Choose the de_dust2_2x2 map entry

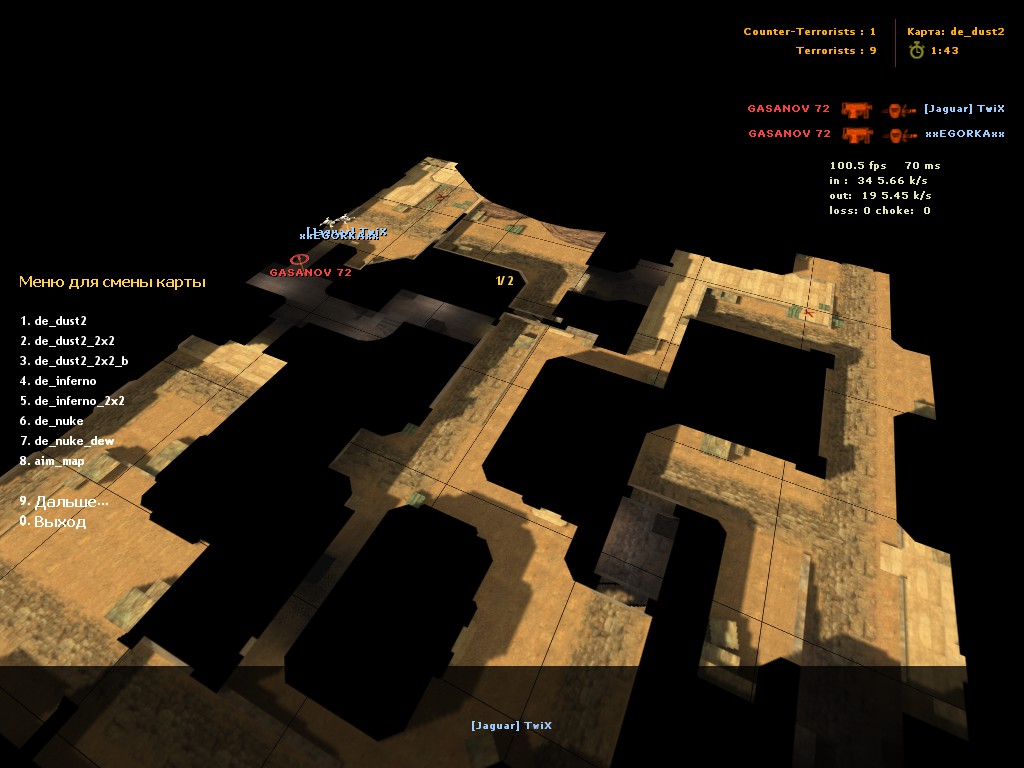pyautogui.click(x=74, y=341)
